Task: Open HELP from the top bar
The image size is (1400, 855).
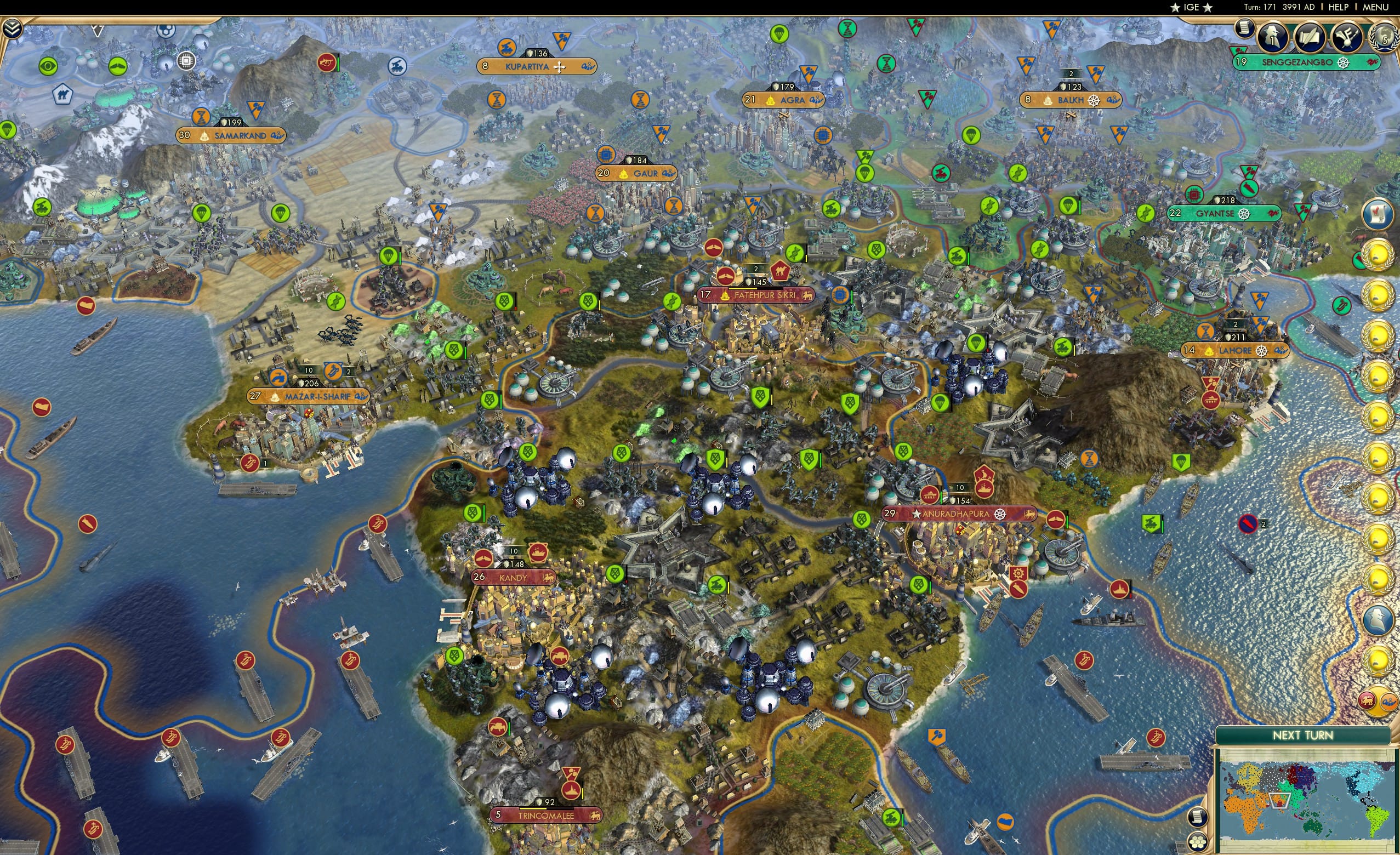Action: tap(1339, 7)
